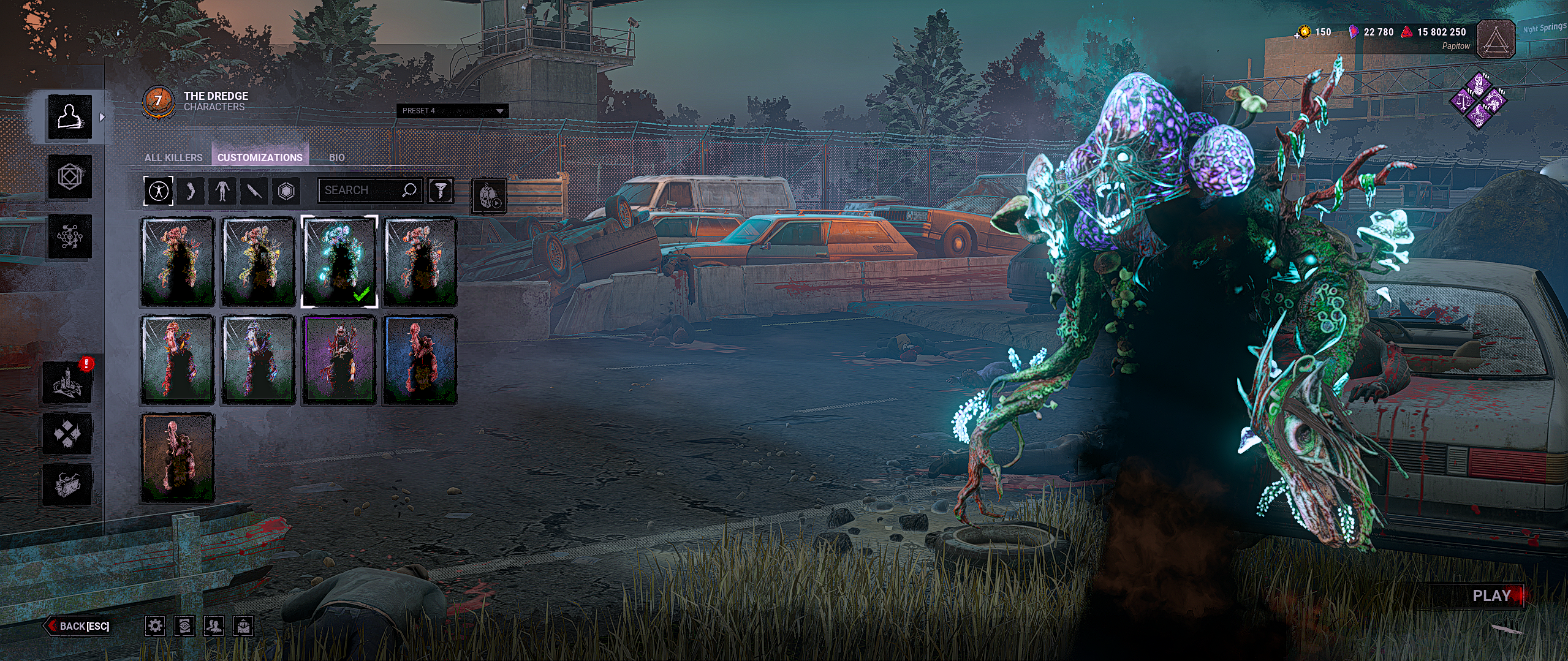
Task: Open the gear settings icon
Action: coord(155,625)
